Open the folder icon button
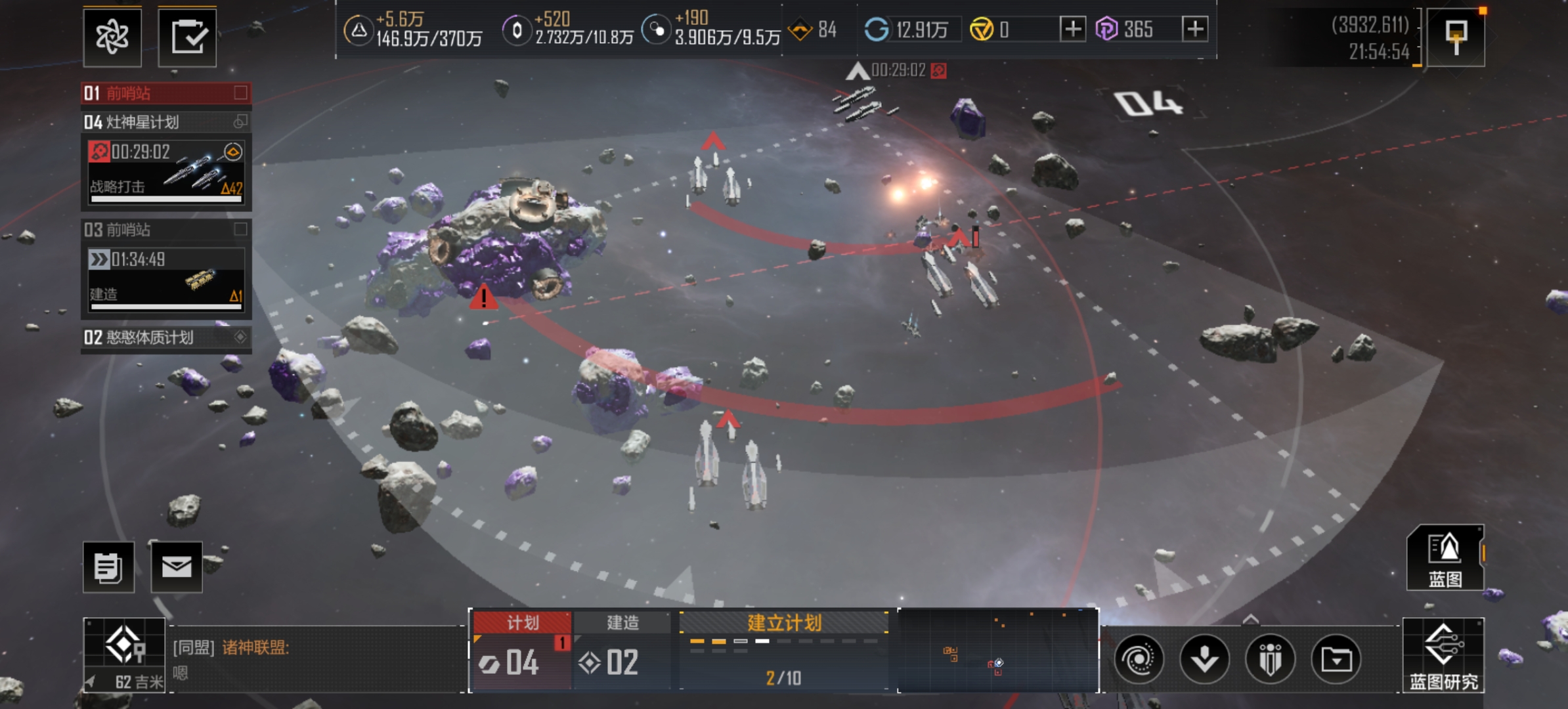Viewport: 1568px width, 709px height. pyautogui.click(x=1336, y=658)
